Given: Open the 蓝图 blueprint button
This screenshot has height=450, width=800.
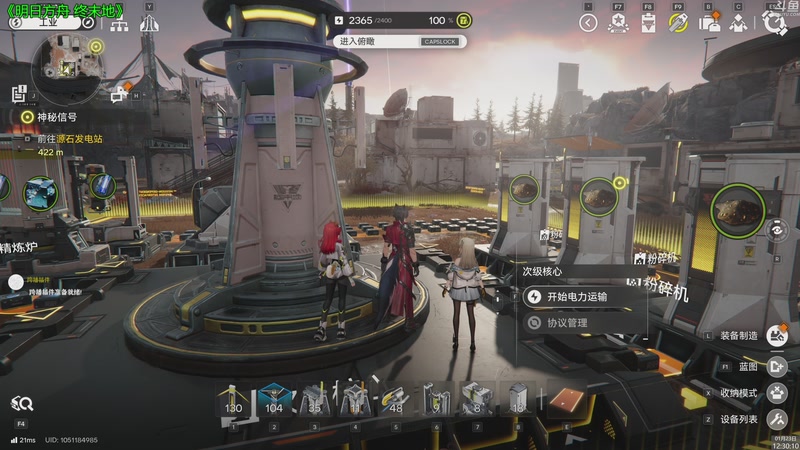Looking at the screenshot, I should coord(776,366).
